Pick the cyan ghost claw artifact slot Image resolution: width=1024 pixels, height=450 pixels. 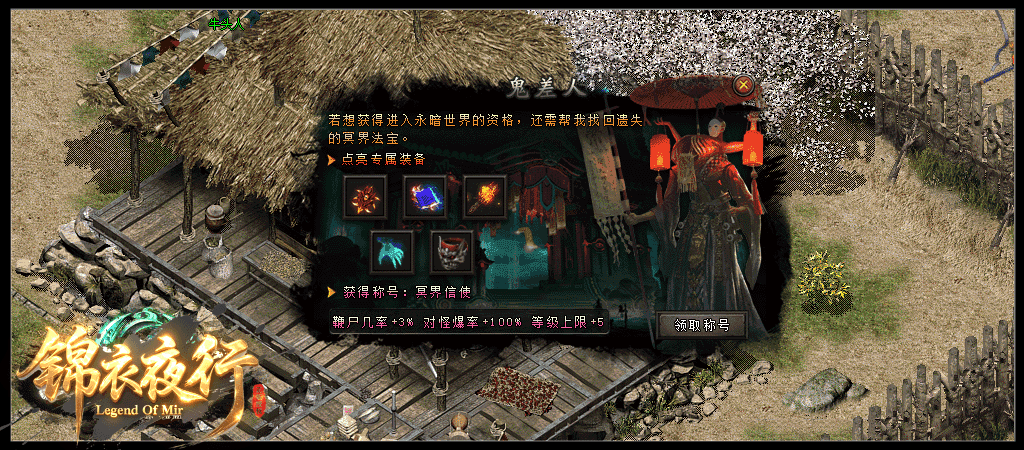tap(392, 252)
